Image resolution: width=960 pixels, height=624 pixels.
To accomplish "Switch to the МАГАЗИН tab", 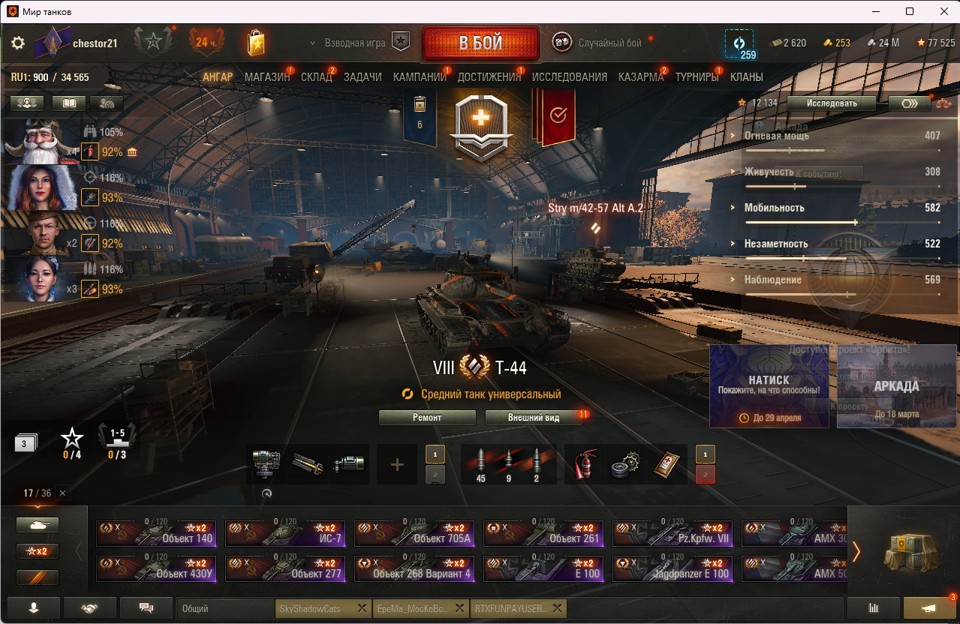I will [267, 77].
